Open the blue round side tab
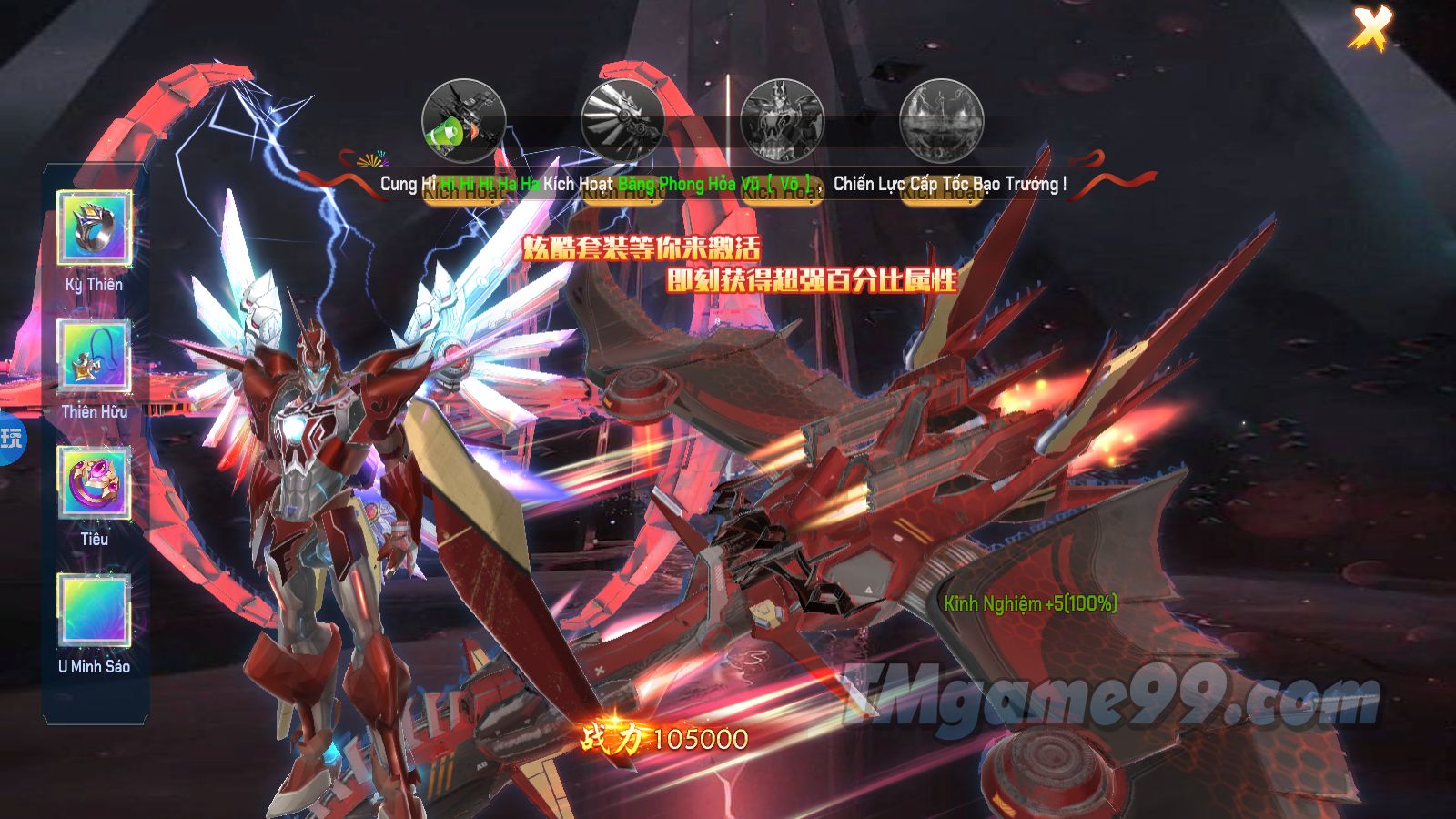The image size is (1456, 819). point(11,439)
